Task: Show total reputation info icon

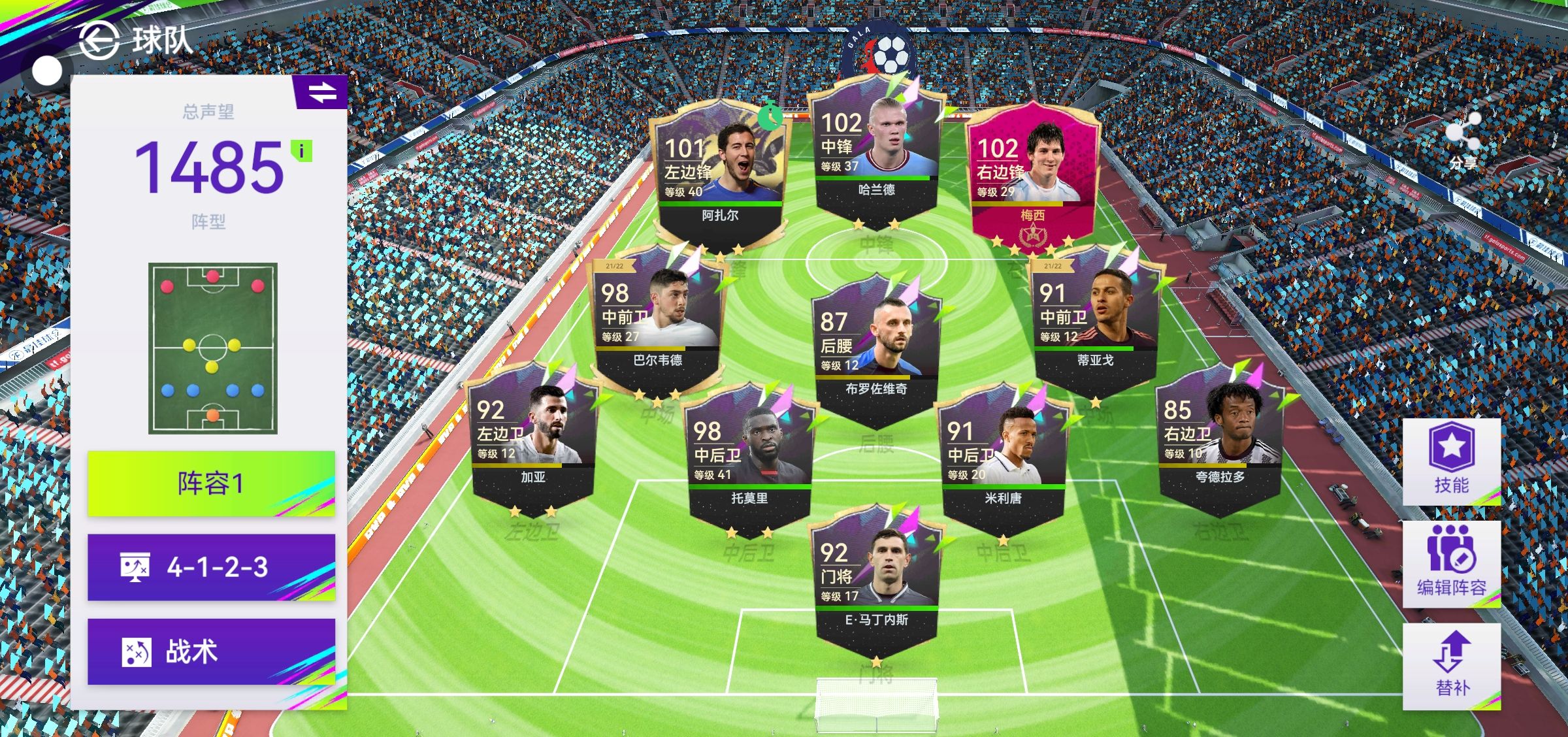Action: 301,152
